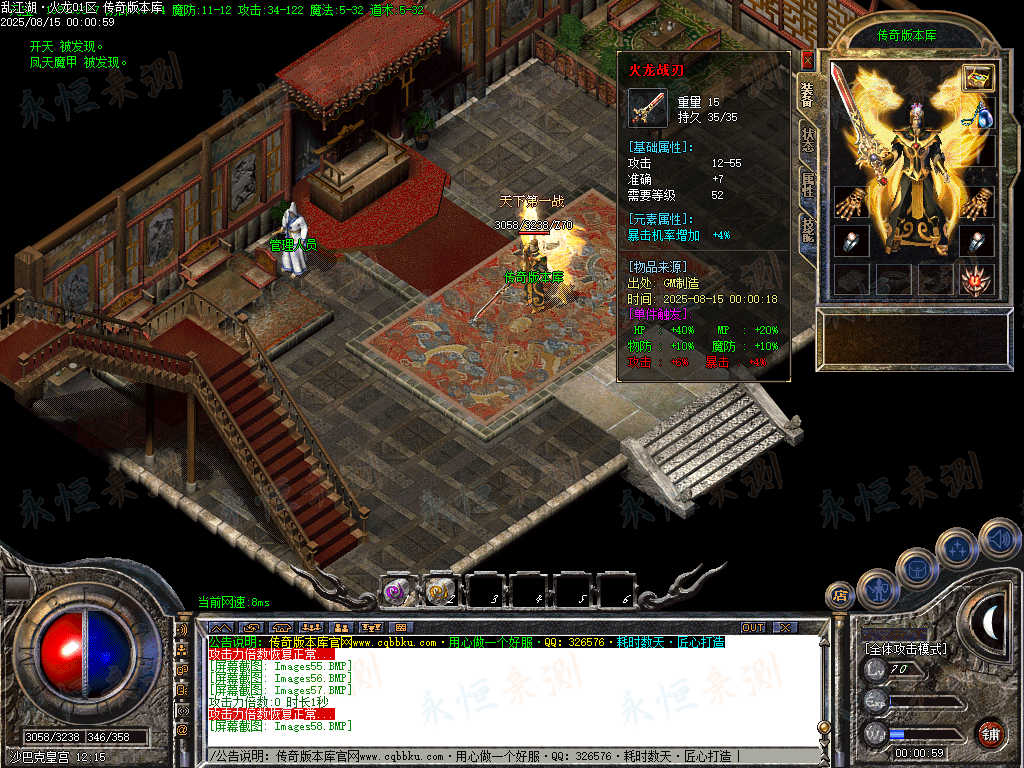Open the 店 shop round button

click(838, 596)
